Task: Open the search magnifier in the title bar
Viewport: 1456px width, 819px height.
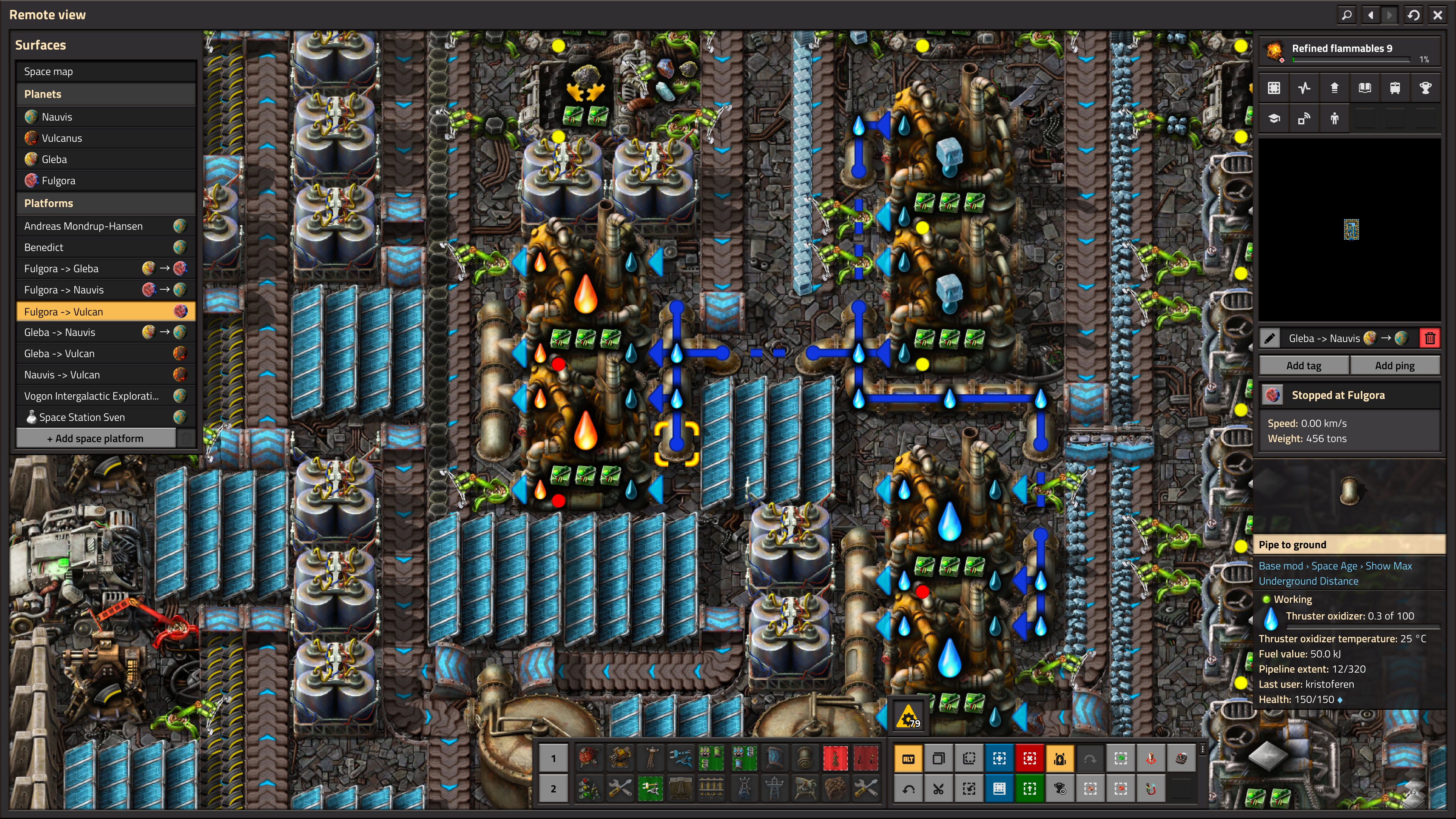Action: click(x=1347, y=15)
